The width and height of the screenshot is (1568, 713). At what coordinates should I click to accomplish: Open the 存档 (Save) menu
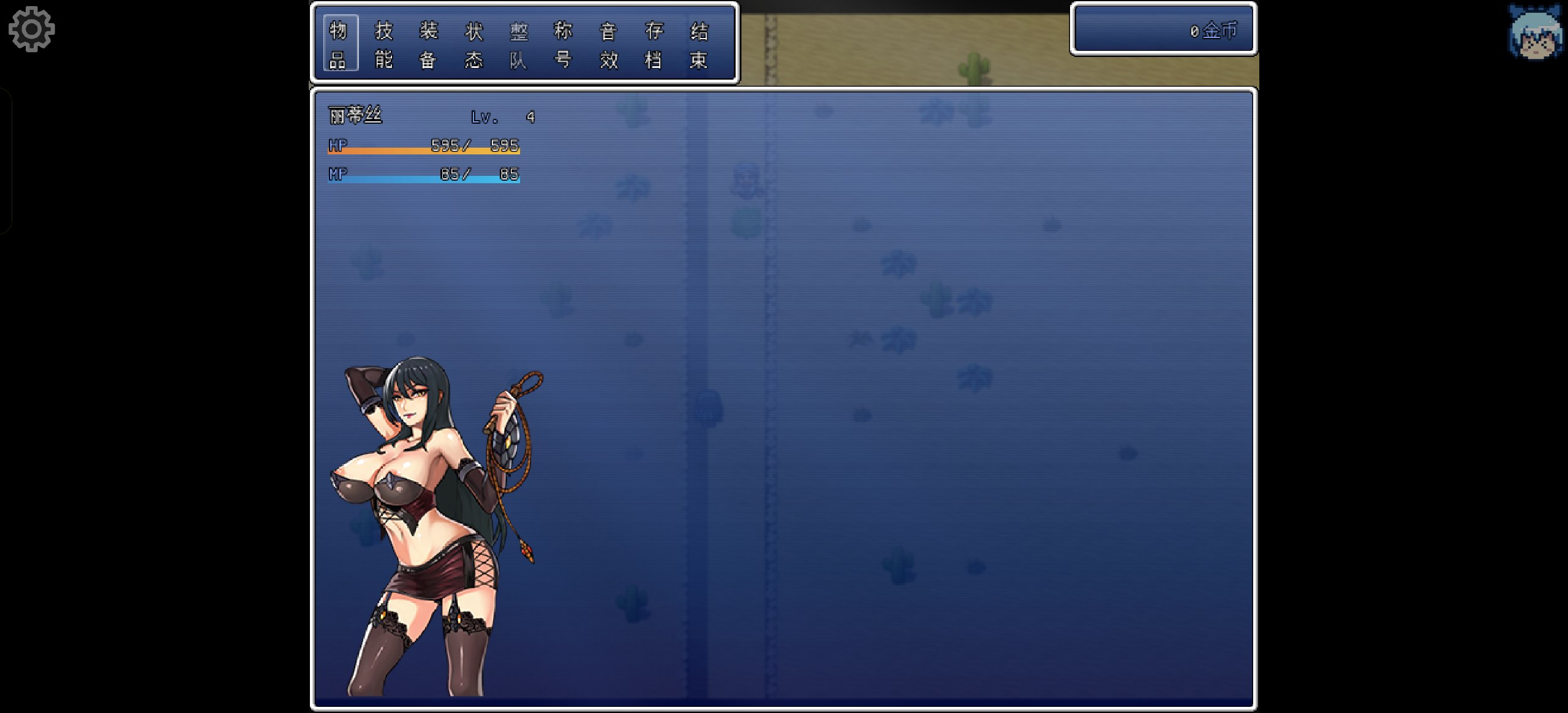click(654, 44)
